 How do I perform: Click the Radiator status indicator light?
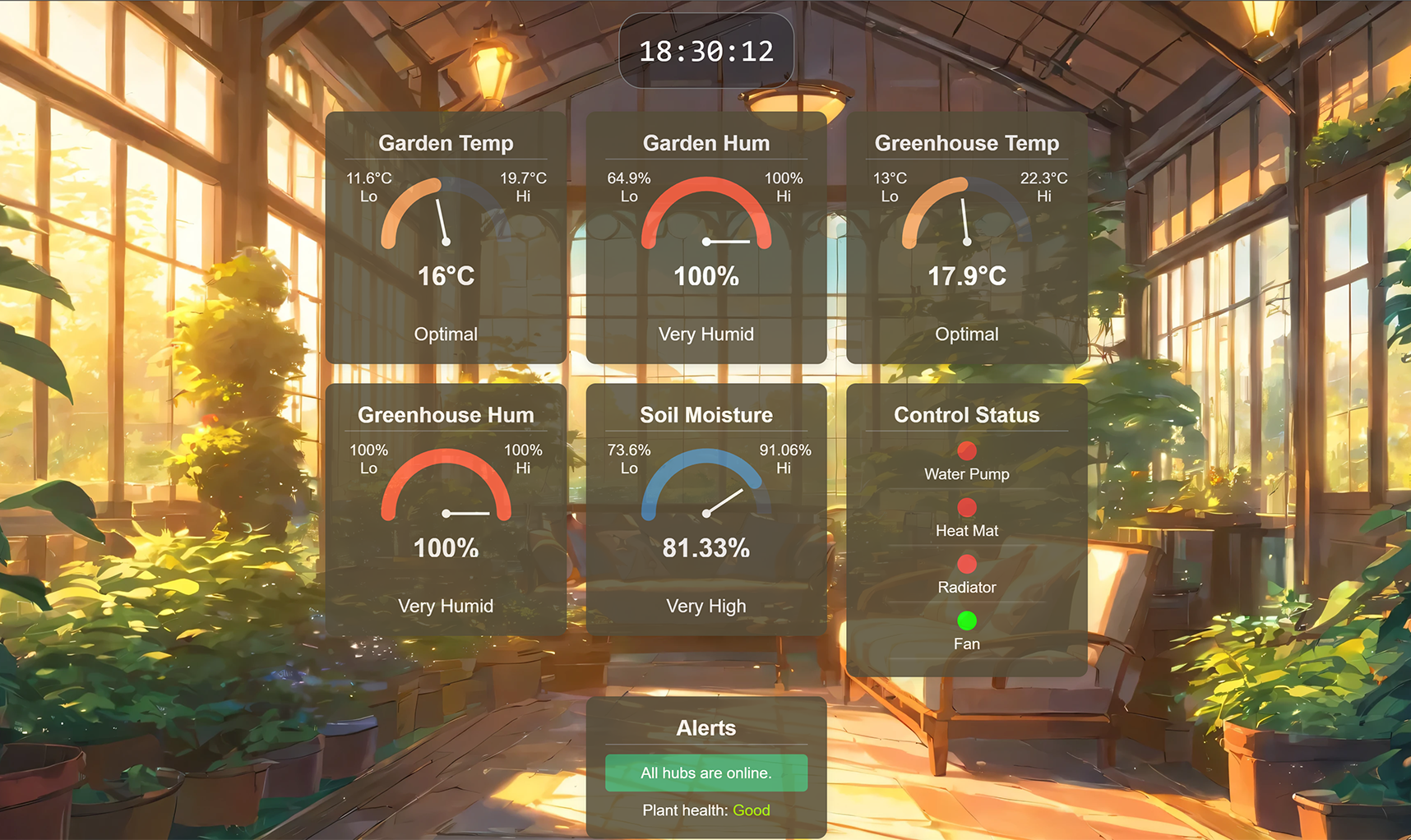(x=966, y=564)
